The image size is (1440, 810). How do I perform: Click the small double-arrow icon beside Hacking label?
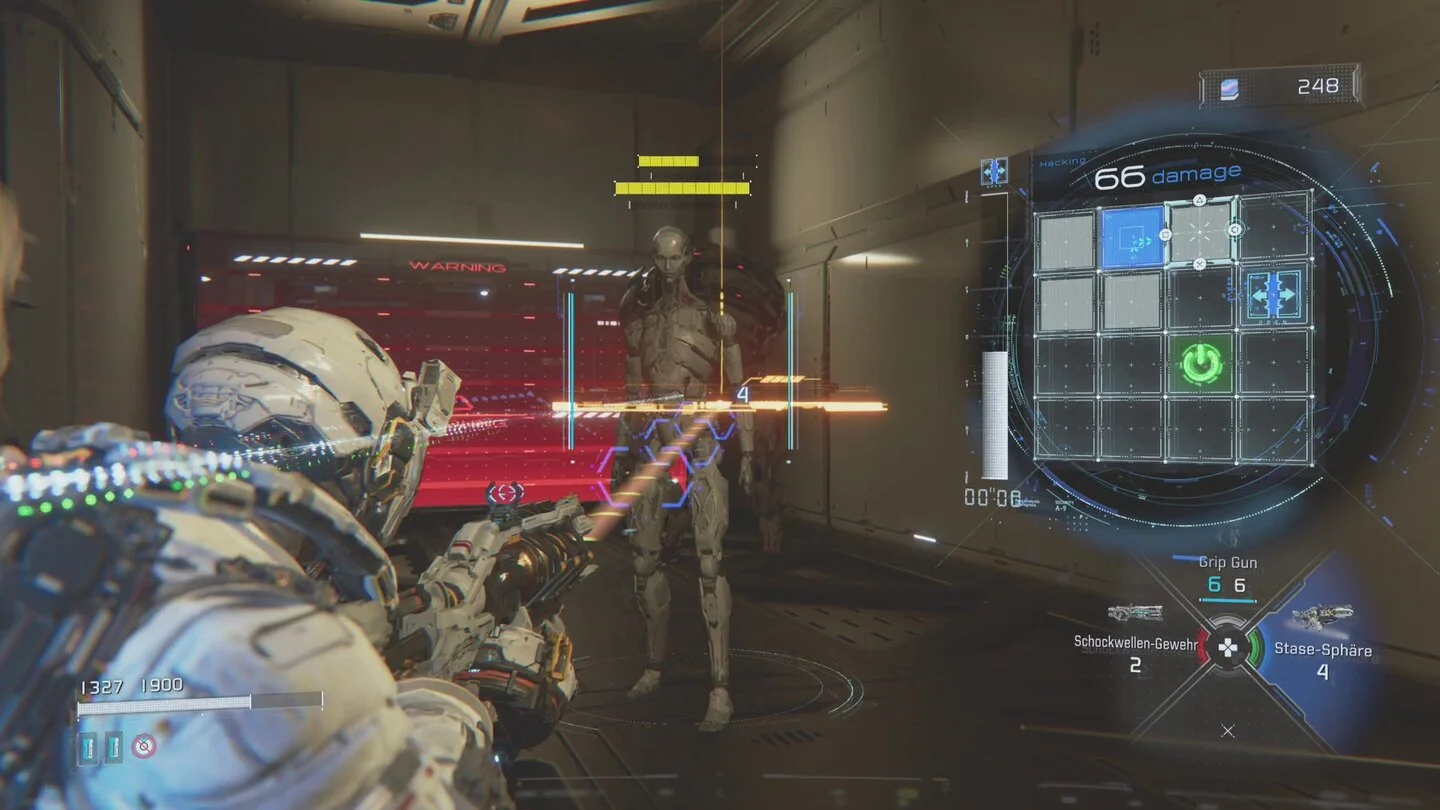[x=994, y=172]
